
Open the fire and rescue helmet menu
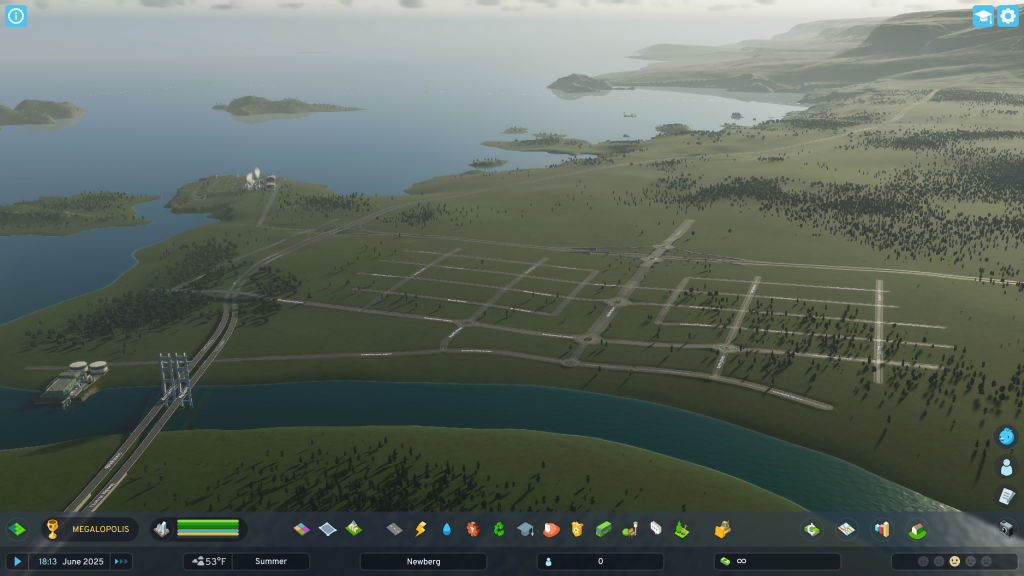[x=550, y=529]
